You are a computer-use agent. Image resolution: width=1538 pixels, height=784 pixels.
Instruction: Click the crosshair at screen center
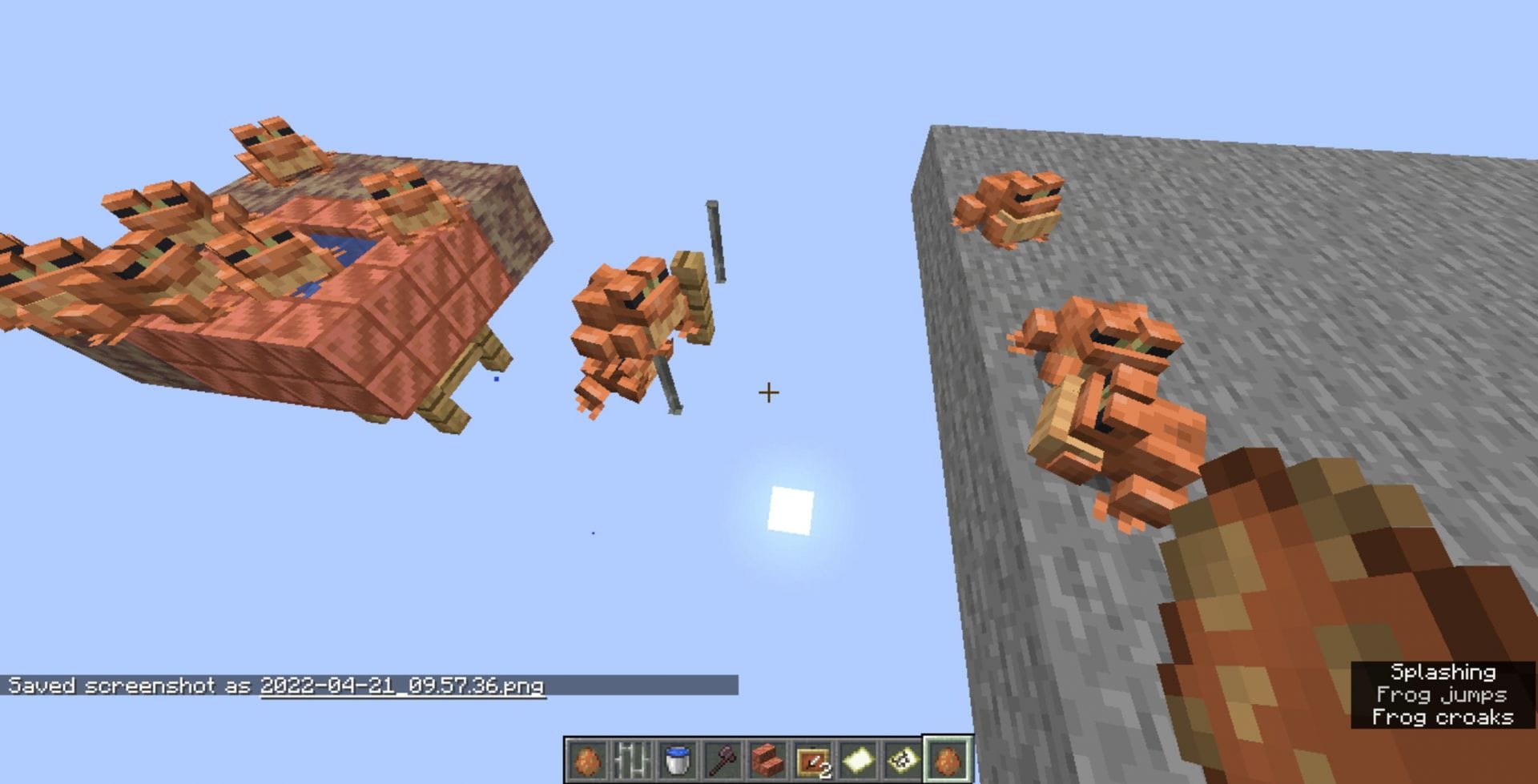pos(769,392)
